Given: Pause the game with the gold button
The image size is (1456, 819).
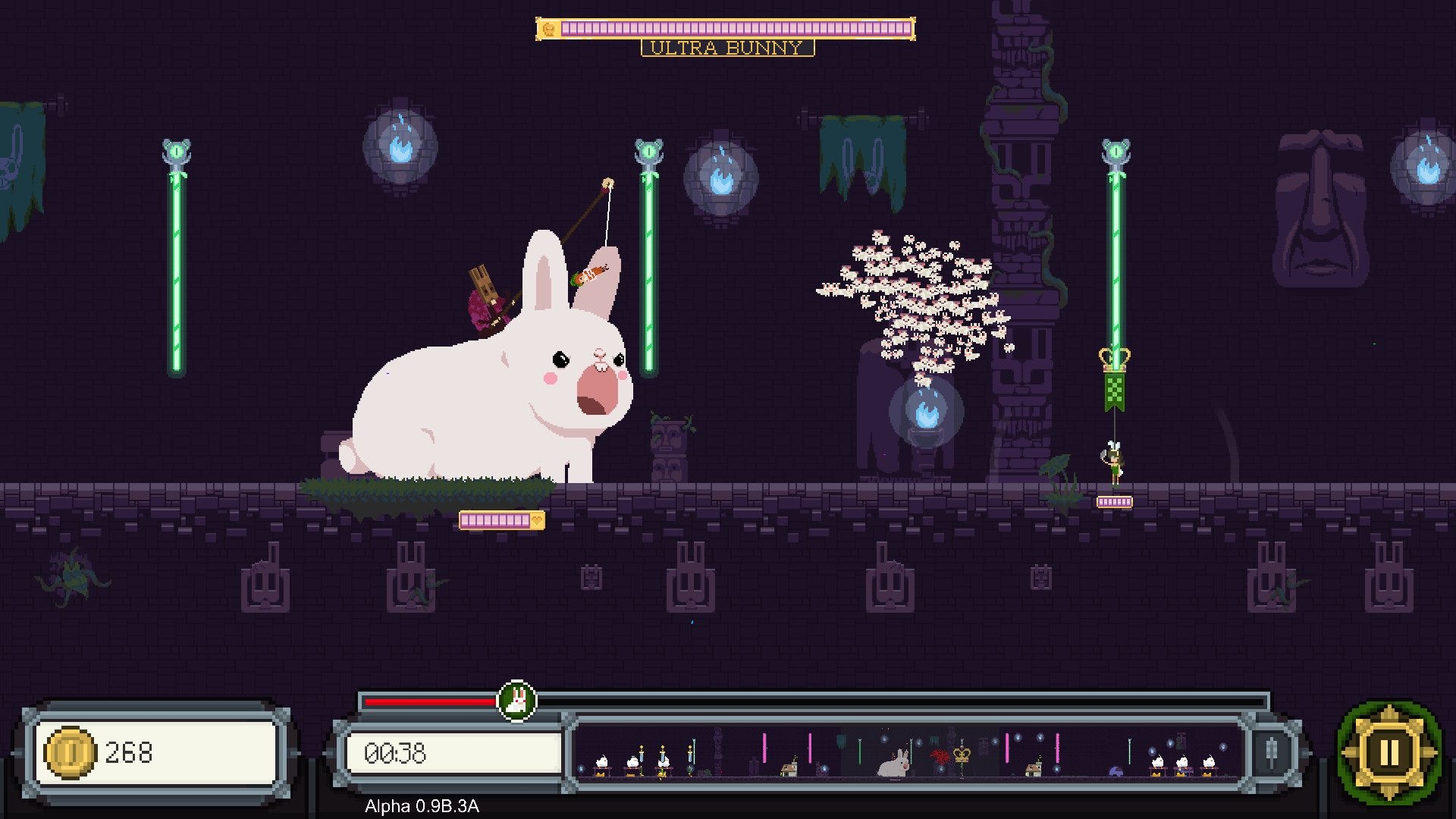Looking at the screenshot, I should tap(1389, 753).
